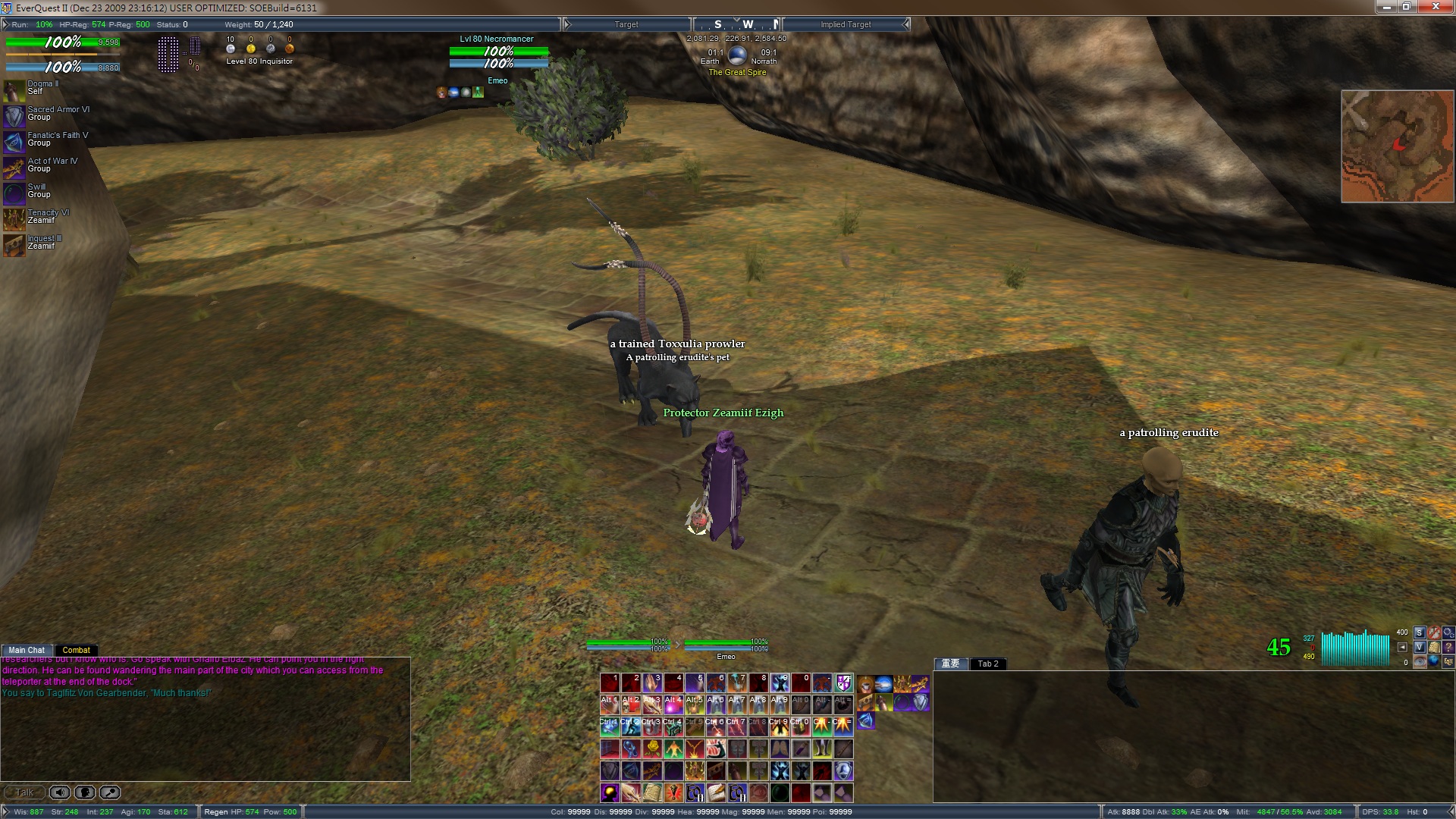Open the Tab 2 chat tab

tap(987, 664)
